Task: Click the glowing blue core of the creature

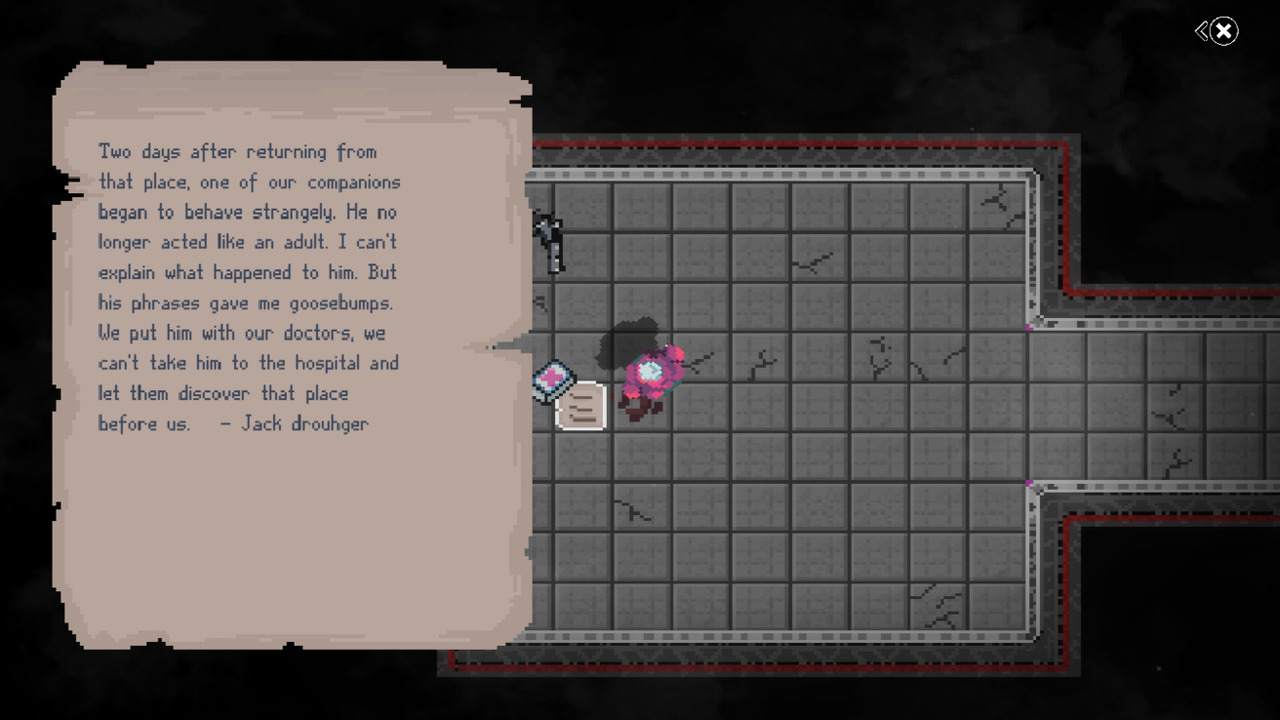Action: [x=652, y=369]
